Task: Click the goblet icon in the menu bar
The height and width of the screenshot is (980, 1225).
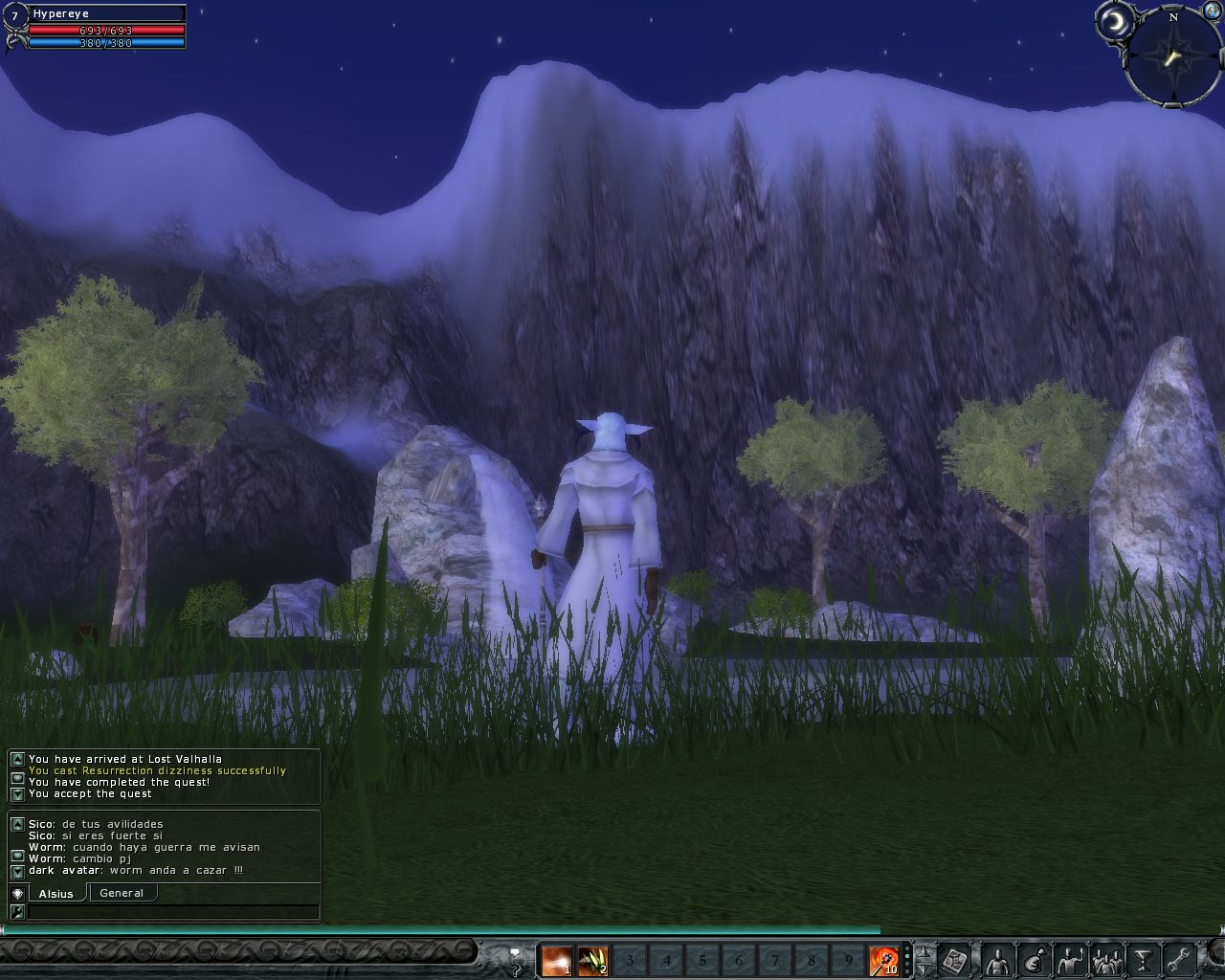Action: [x=1143, y=959]
